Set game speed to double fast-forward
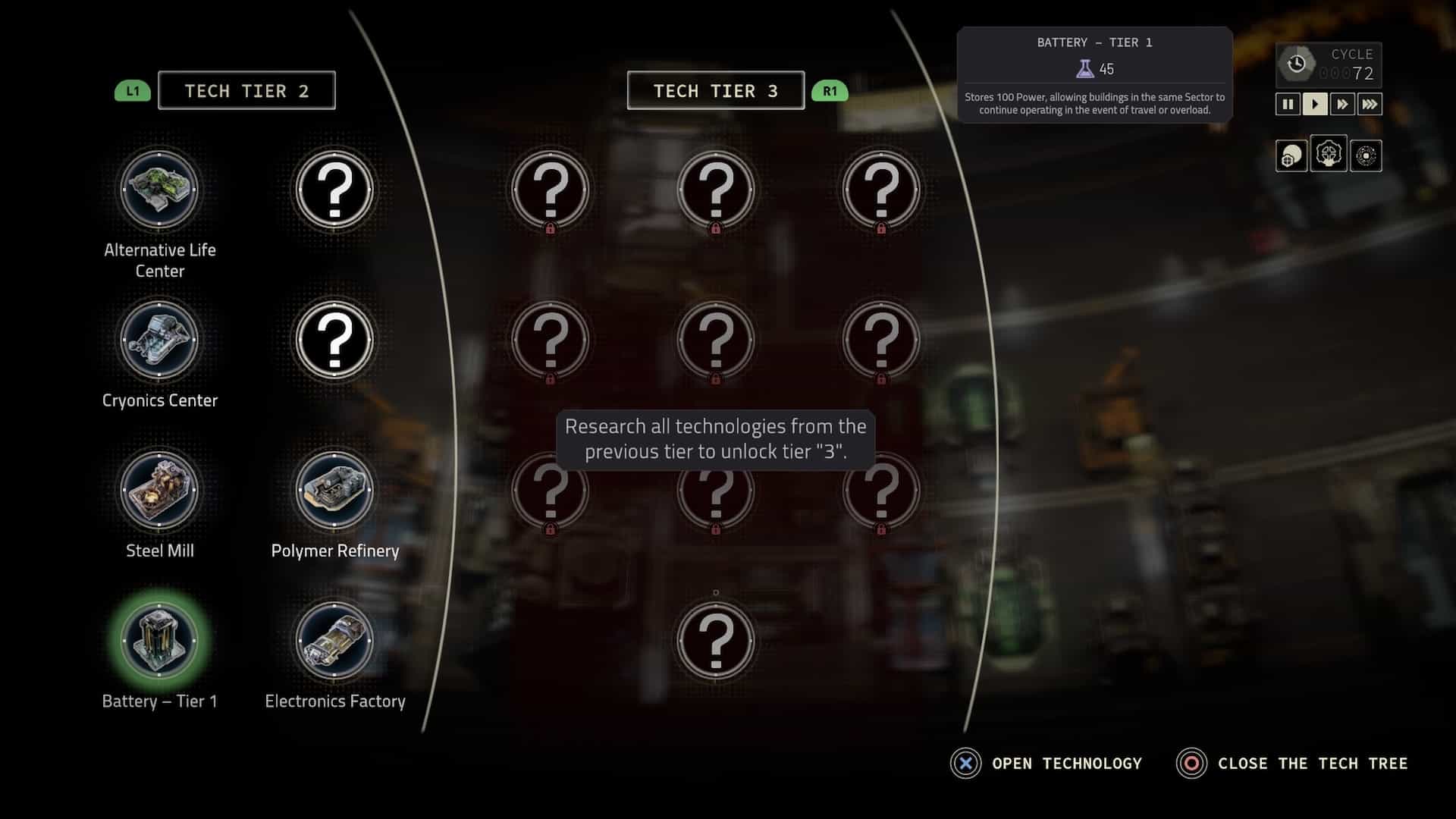Image resolution: width=1456 pixels, height=819 pixels. pyautogui.click(x=1342, y=104)
